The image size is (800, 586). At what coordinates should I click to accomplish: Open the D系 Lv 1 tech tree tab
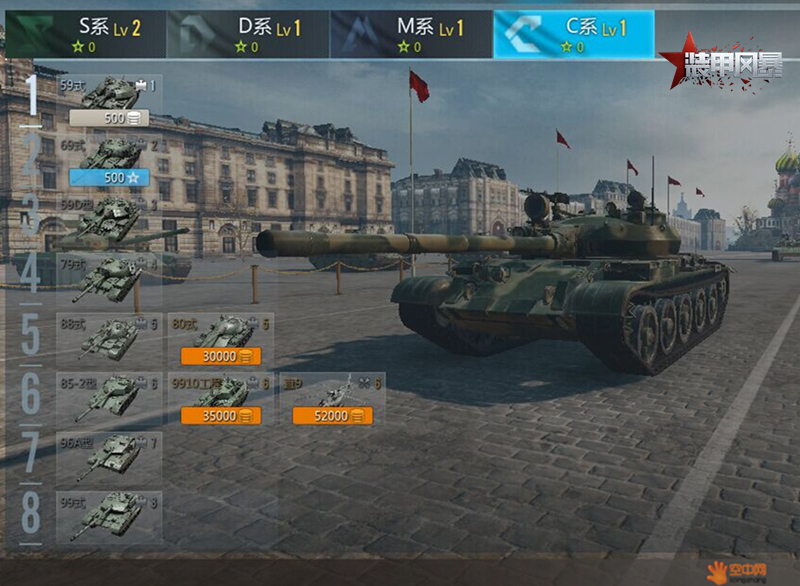click(248, 33)
